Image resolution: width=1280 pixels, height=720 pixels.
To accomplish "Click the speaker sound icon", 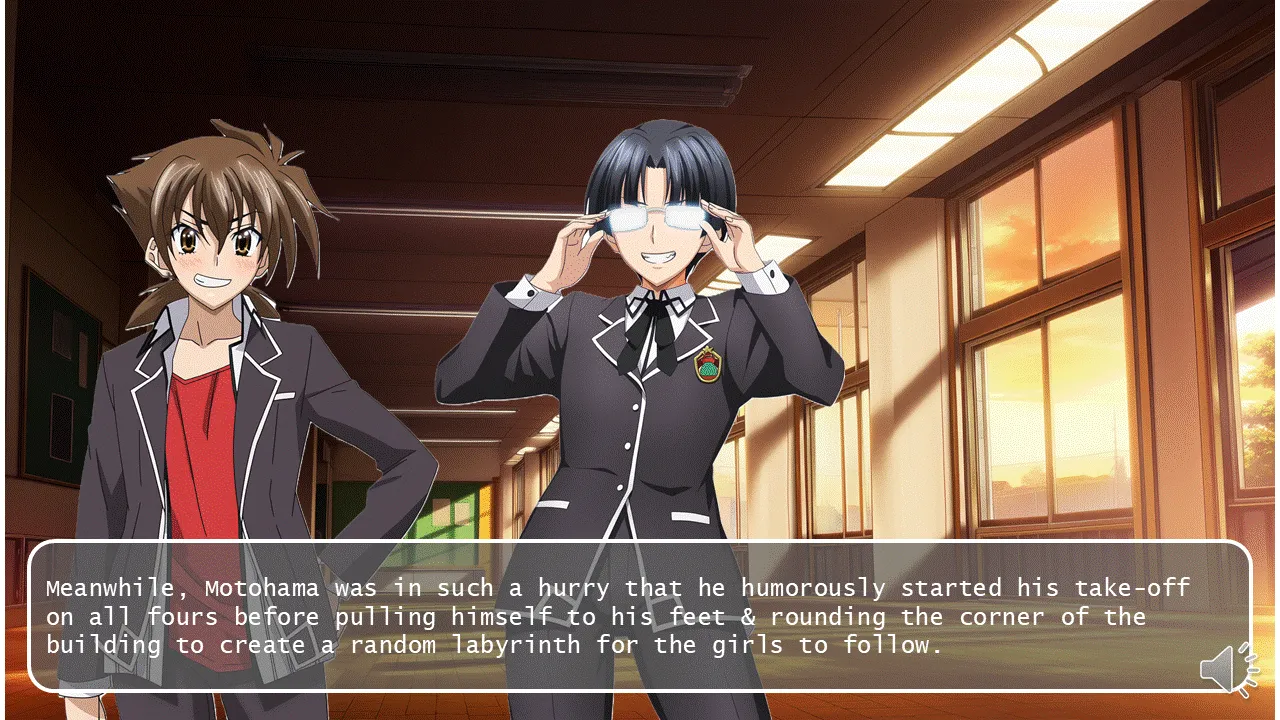I will pos(1227,668).
